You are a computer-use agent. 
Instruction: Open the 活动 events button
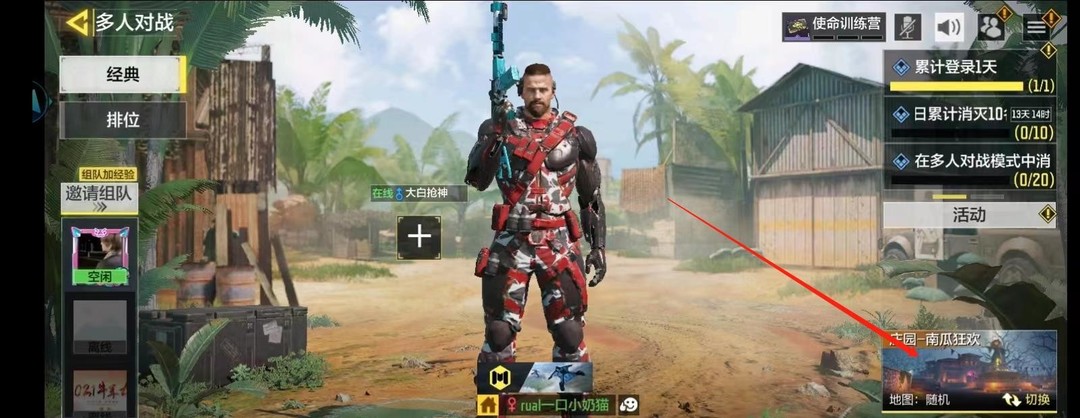point(969,214)
